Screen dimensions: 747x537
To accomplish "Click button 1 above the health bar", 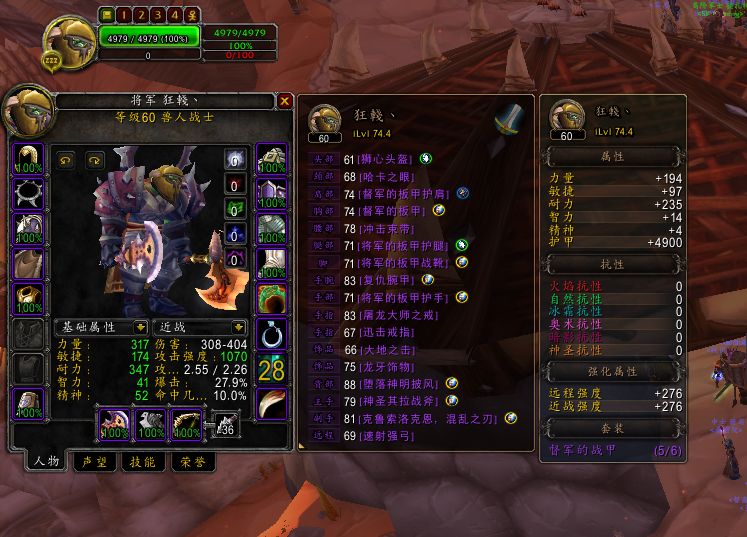I will 123,15.
